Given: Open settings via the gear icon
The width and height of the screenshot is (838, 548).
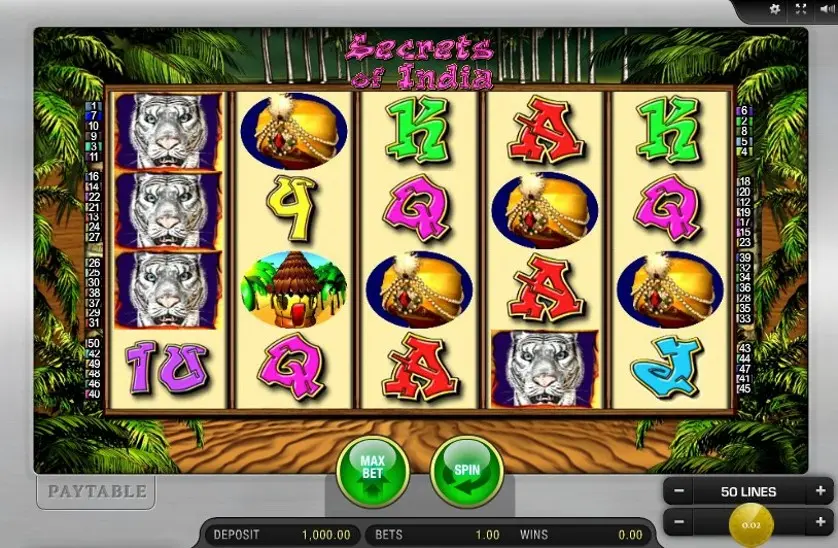Looking at the screenshot, I should [x=773, y=10].
